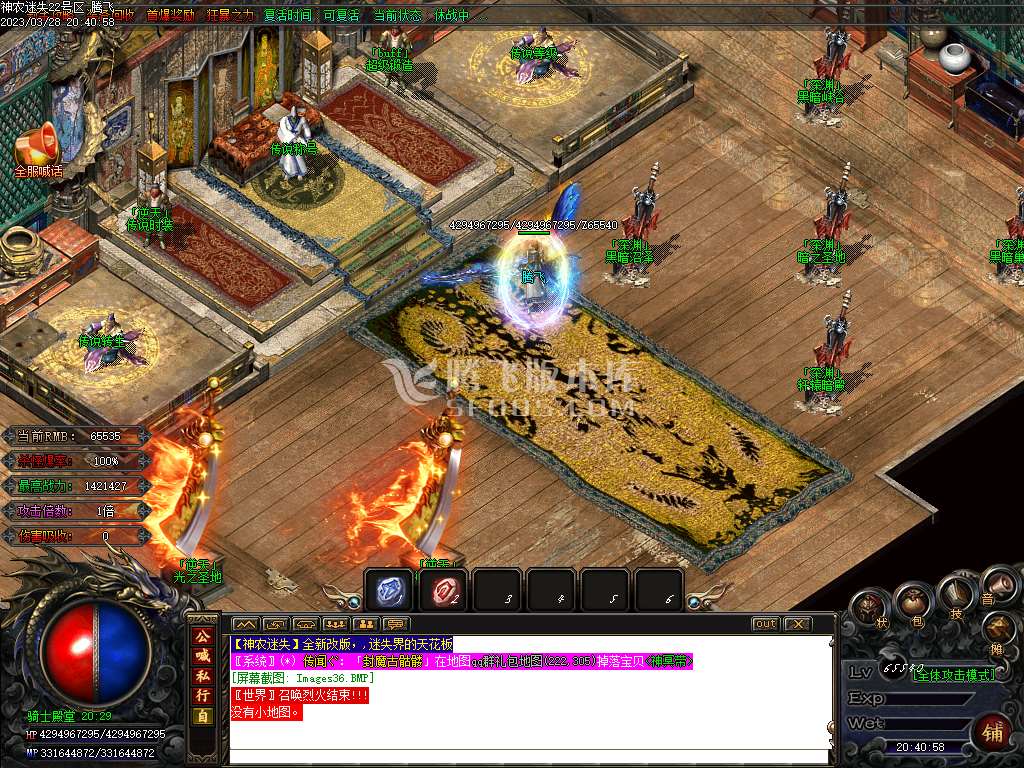Screen dimensions: 1024x768
Task: Open the stall (摊) vendor icon
Action: coord(997,630)
